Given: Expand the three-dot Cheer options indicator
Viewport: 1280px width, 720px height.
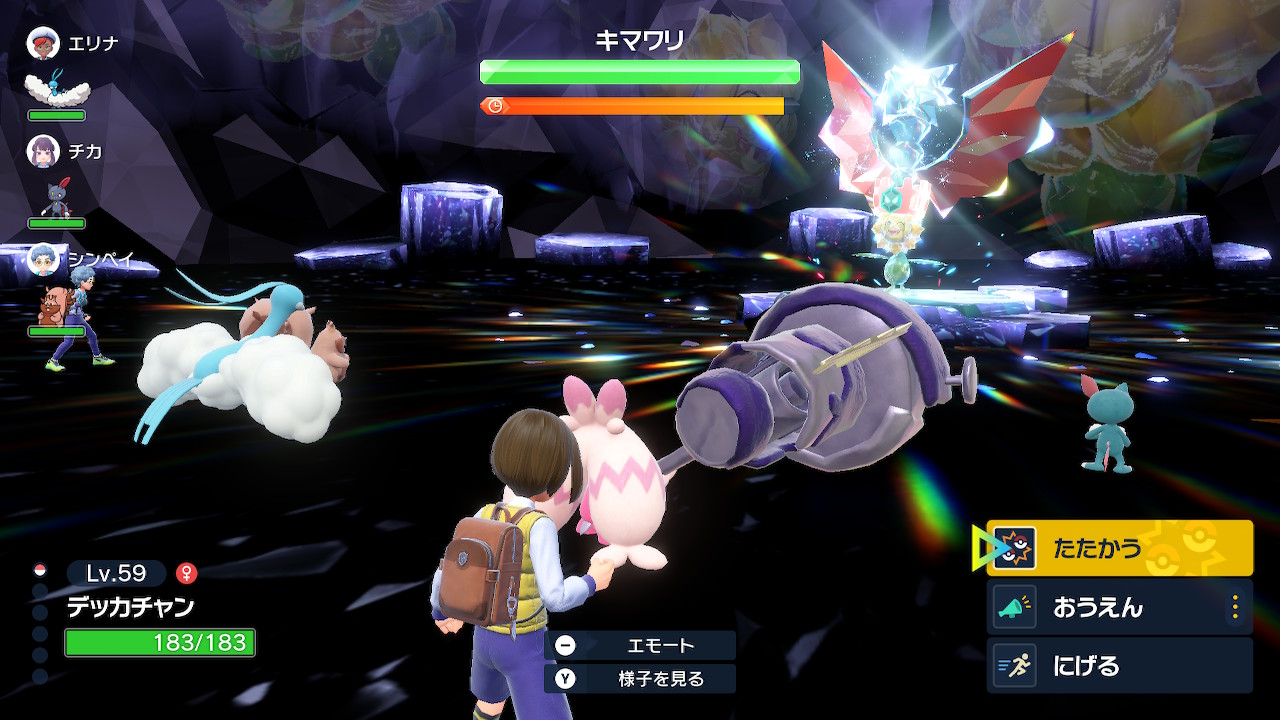Looking at the screenshot, I should pyautogui.click(x=1235, y=607).
